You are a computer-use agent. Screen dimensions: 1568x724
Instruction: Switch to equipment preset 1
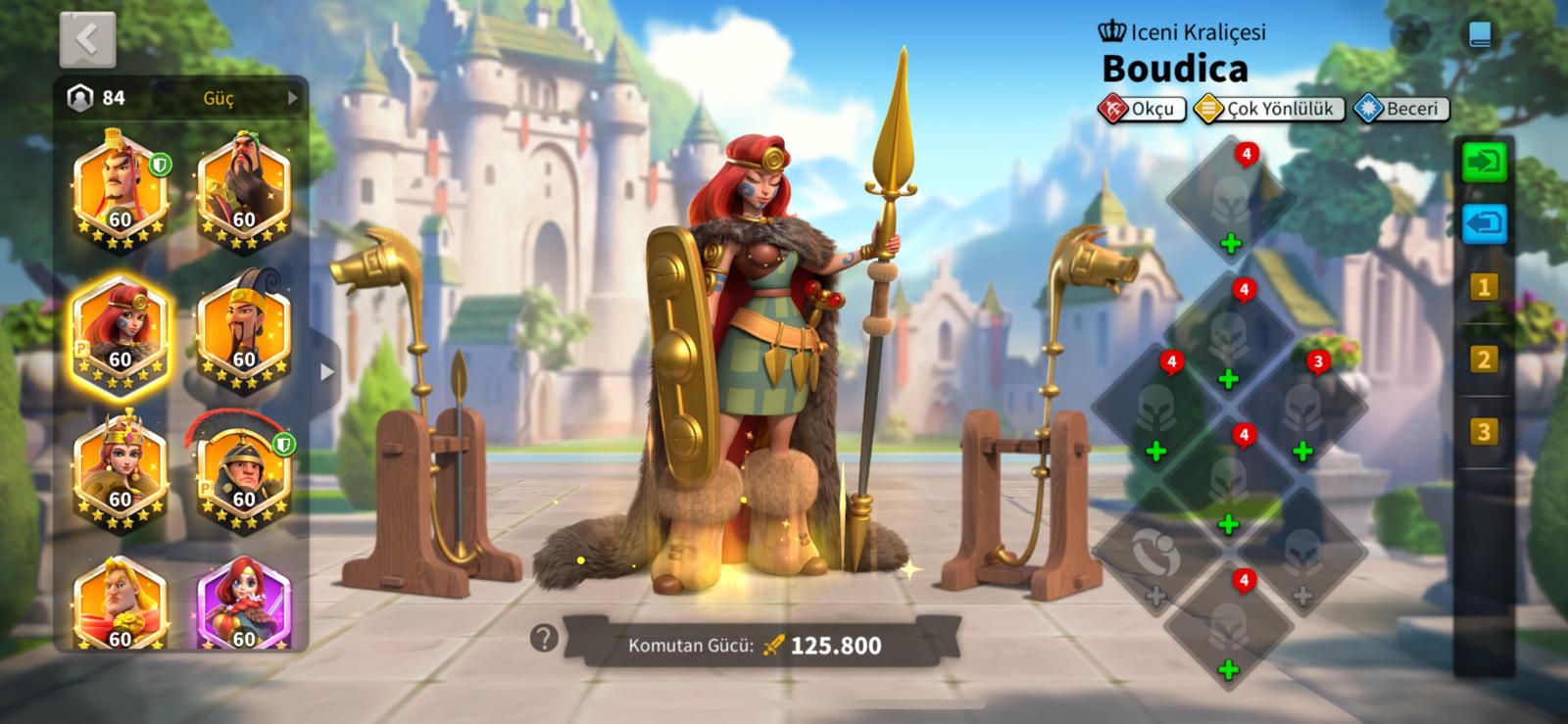[1483, 288]
